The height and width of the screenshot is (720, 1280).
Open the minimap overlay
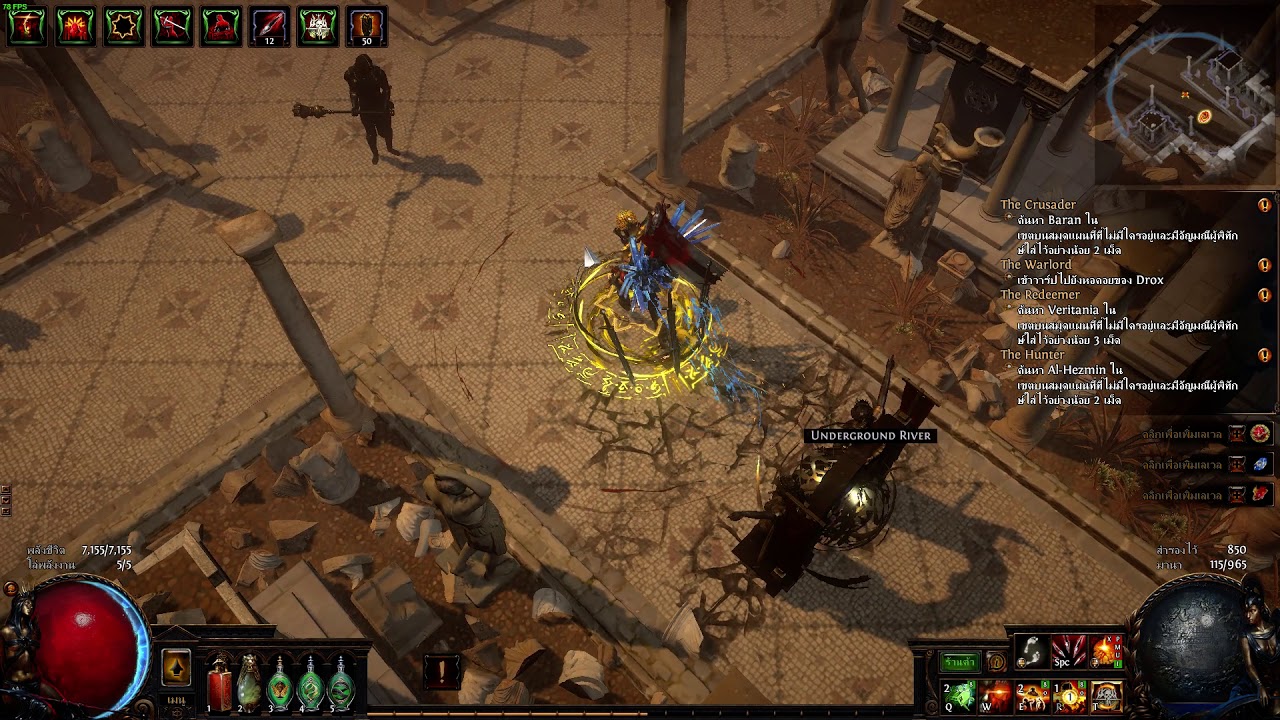click(x=1185, y=95)
